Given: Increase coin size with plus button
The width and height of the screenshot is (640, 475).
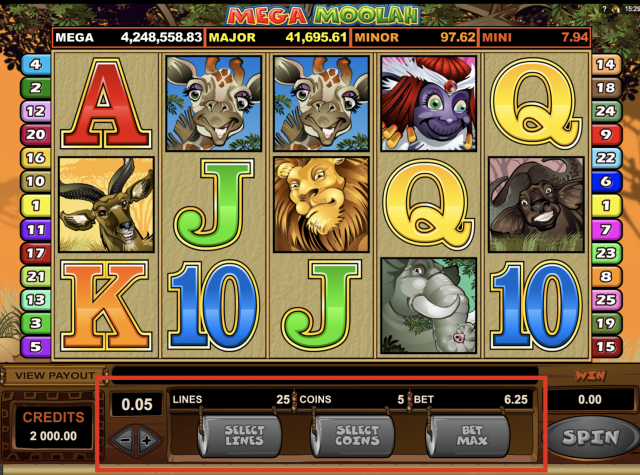Looking at the screenshot, I should tap(148, 440).
